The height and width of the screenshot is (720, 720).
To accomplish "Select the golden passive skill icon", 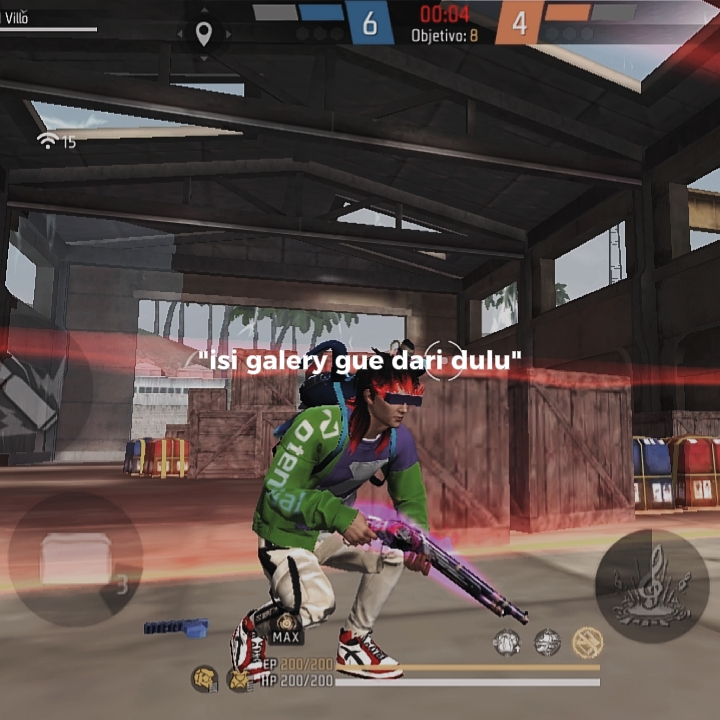I will tap(587, 642).
